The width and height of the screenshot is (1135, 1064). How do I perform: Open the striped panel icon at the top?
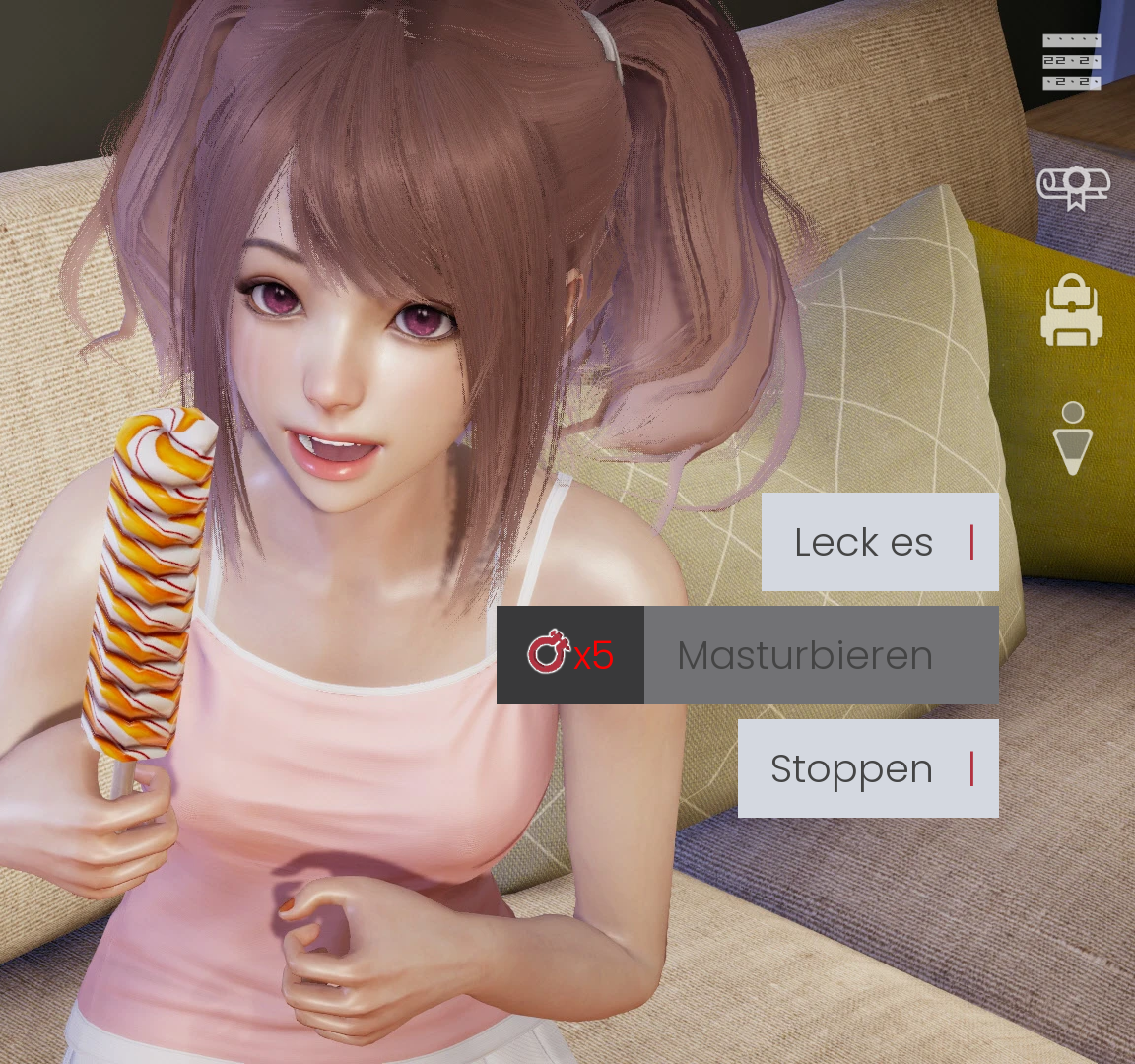click(1072, 62)
